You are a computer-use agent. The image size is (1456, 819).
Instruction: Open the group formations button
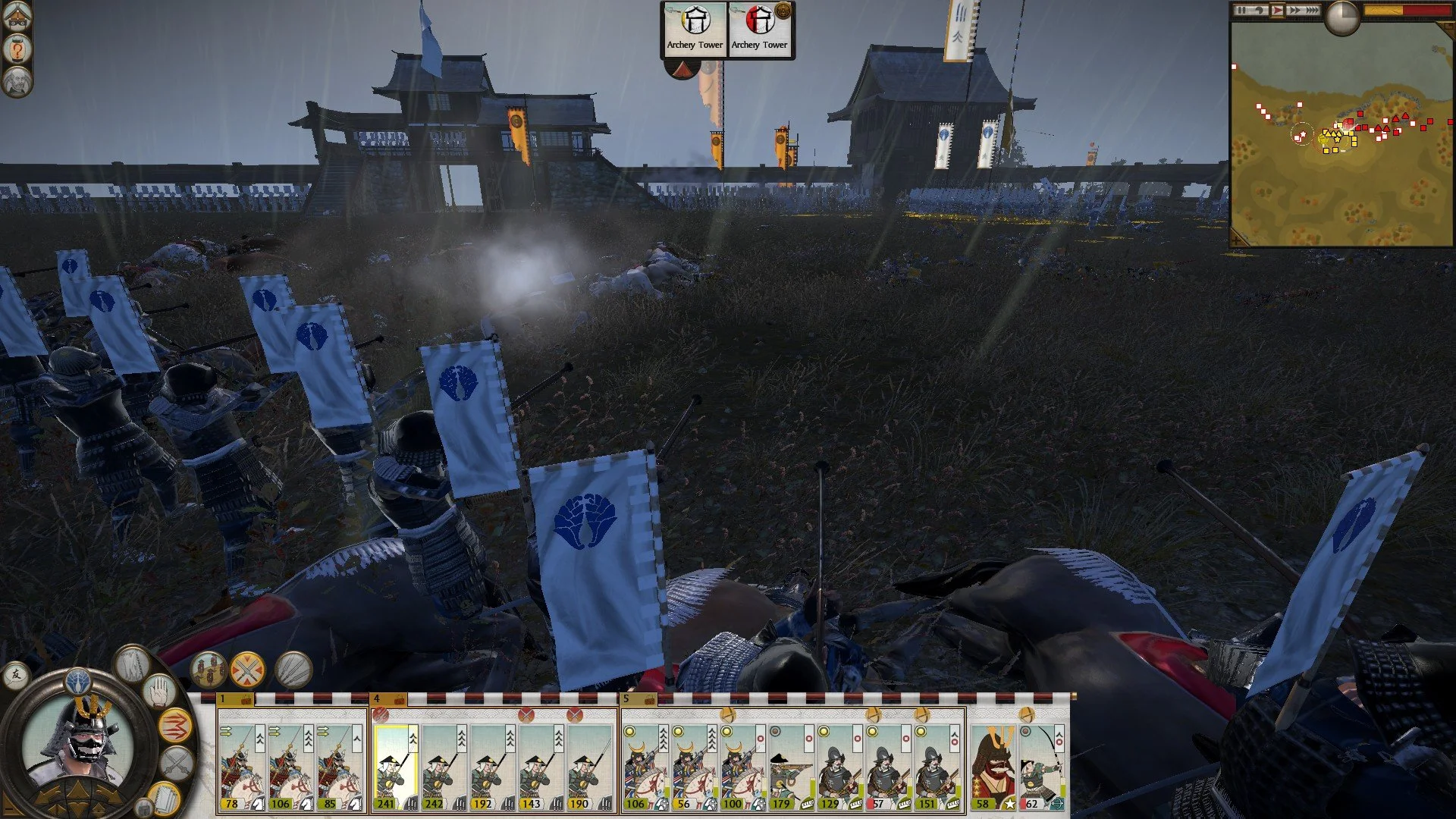208,670
